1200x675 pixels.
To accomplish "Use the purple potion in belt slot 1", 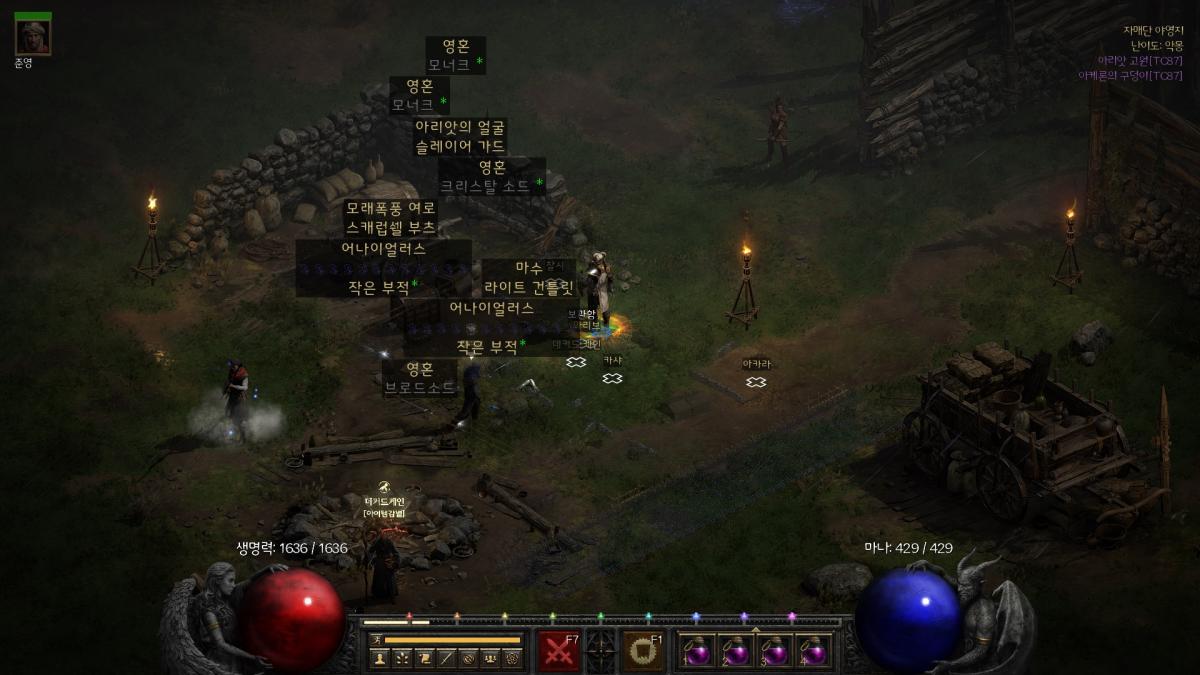I will click(x=697, y=651).
